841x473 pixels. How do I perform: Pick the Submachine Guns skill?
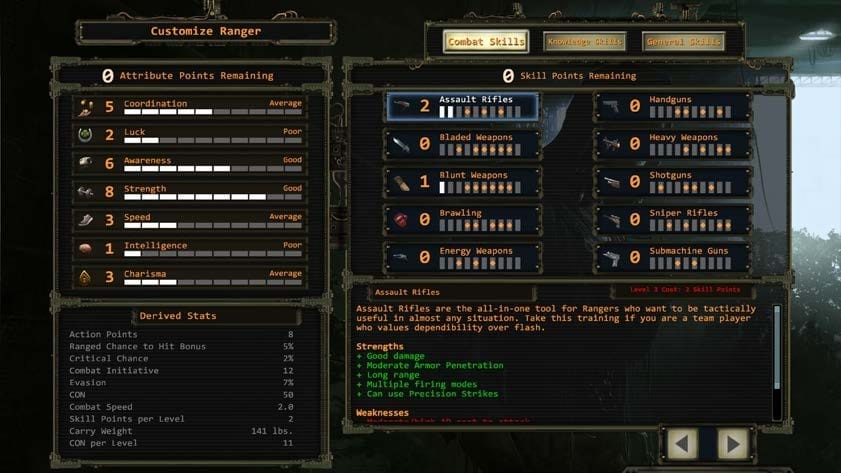coord(673,257)
